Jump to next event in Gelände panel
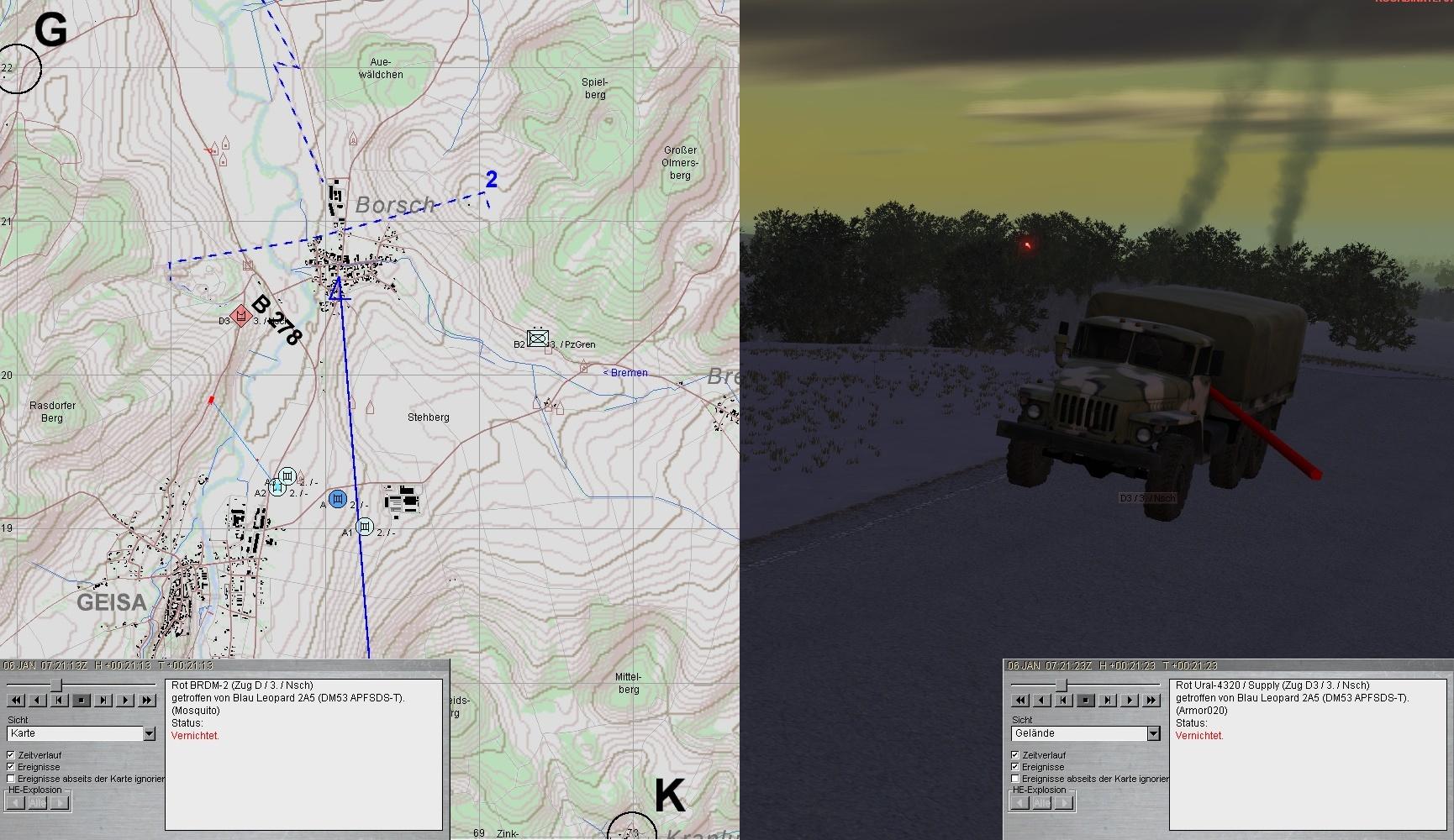The image size is (1454, 840). click(1108, 701)
